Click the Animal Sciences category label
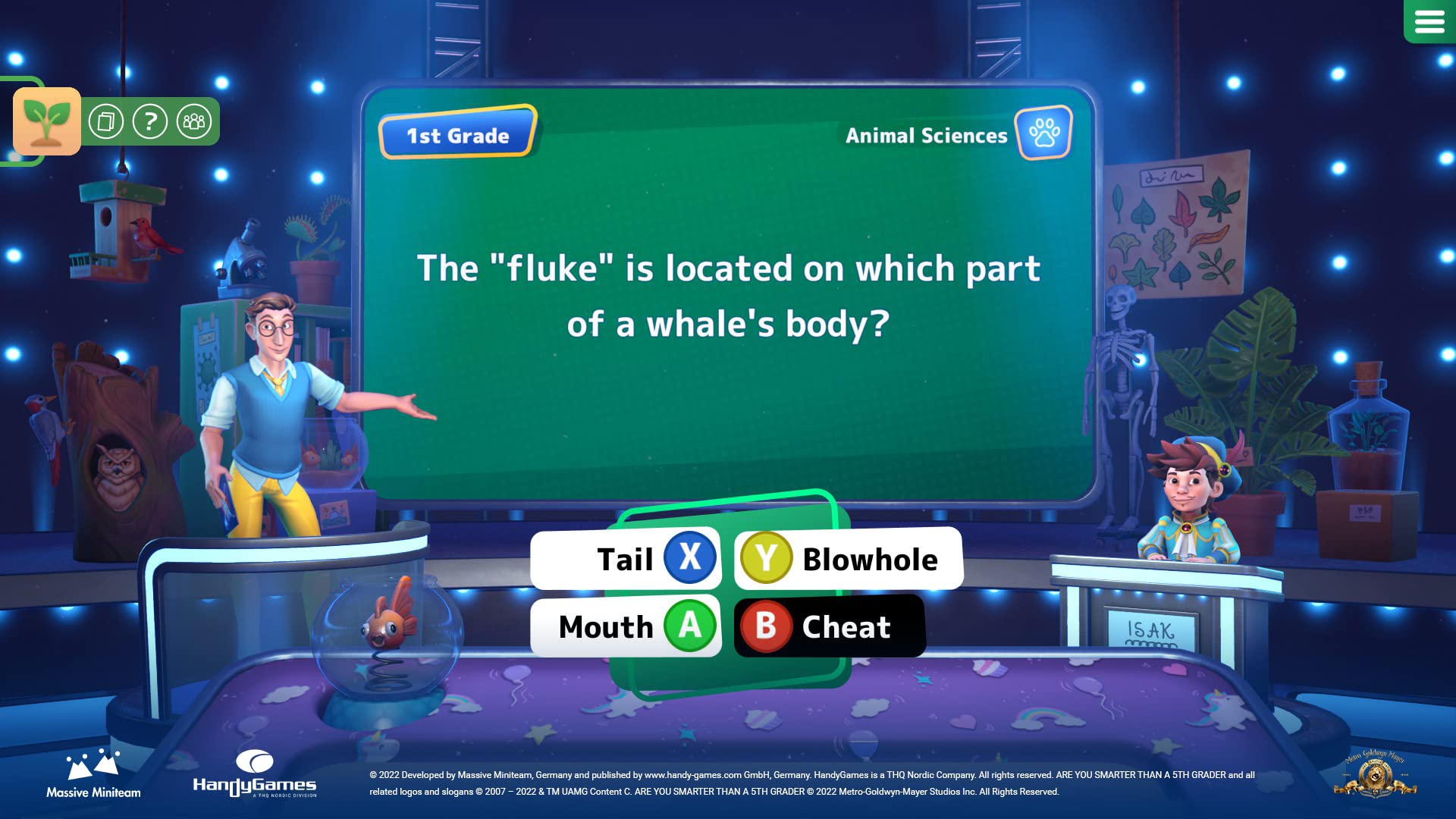 (x=927, y=136)
